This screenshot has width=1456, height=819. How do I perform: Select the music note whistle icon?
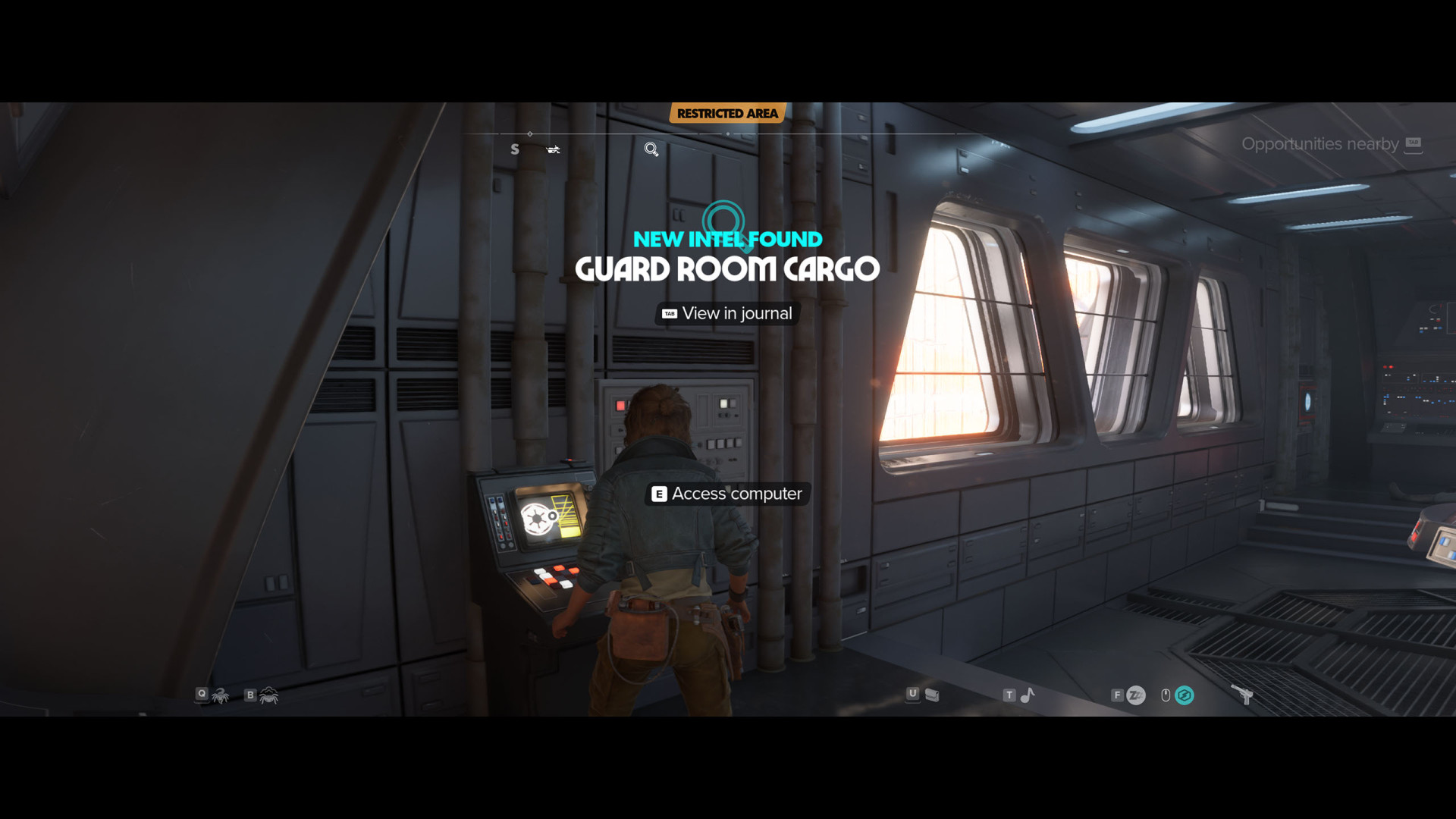coord(1028,695)
